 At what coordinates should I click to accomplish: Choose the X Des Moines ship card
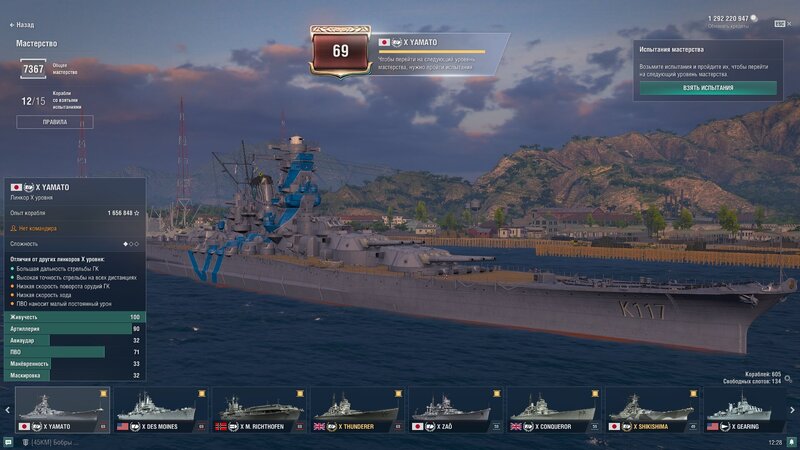point(161,410)
